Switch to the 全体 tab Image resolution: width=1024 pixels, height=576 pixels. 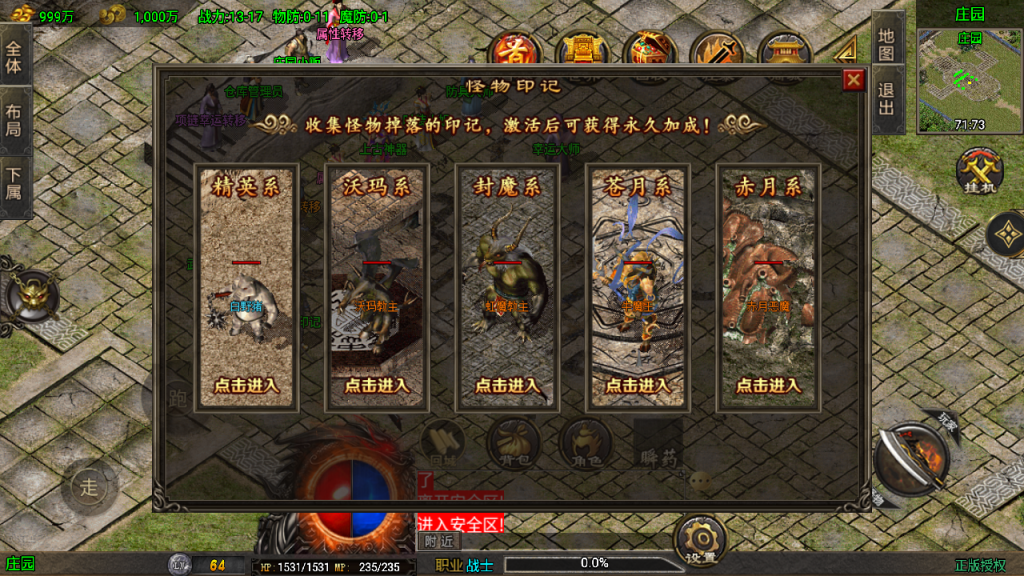click(14, 58)
